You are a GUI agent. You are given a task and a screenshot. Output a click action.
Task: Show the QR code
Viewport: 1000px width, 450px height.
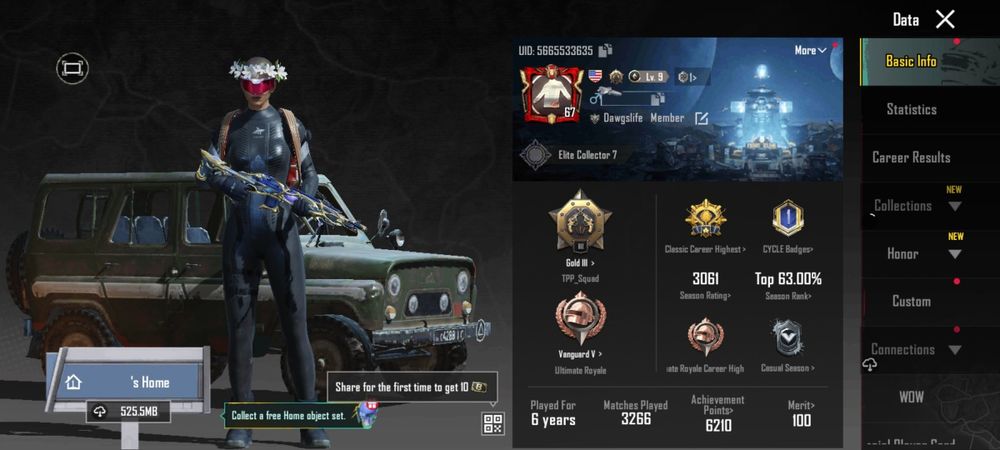(x=493, y=422)
